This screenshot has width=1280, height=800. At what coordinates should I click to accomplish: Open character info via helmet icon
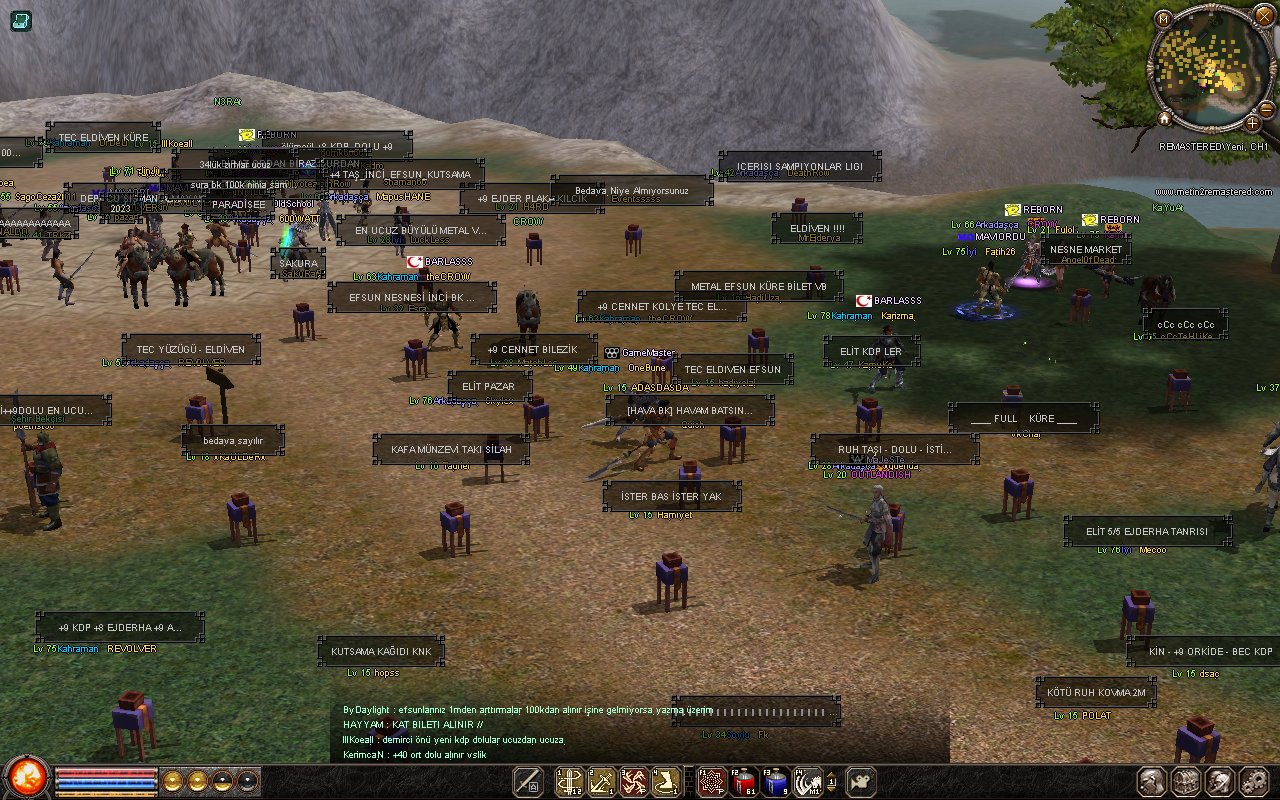click(x=1219, y=780)
